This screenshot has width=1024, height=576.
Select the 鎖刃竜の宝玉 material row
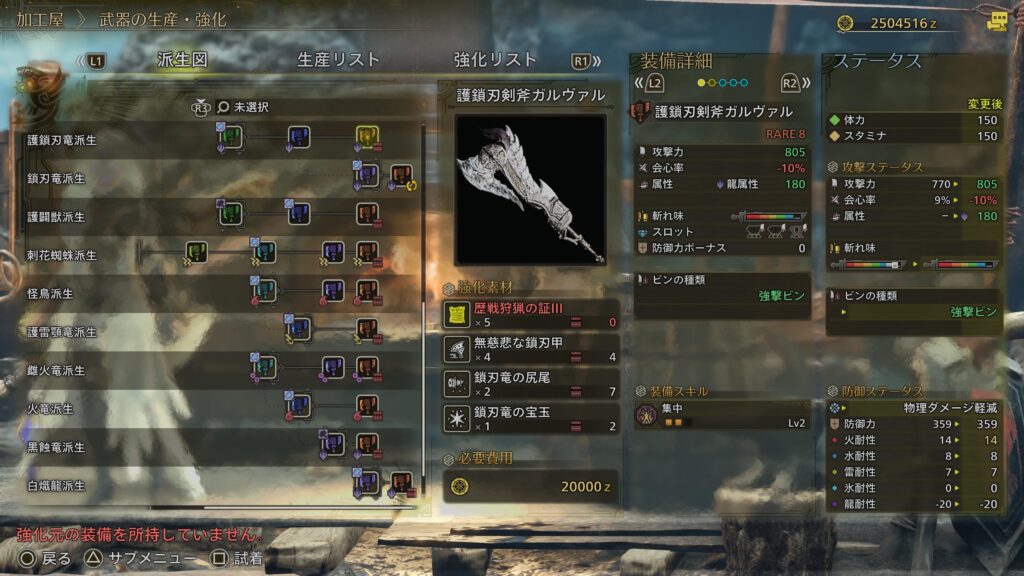pyautogui.click(x=531, y=418)
